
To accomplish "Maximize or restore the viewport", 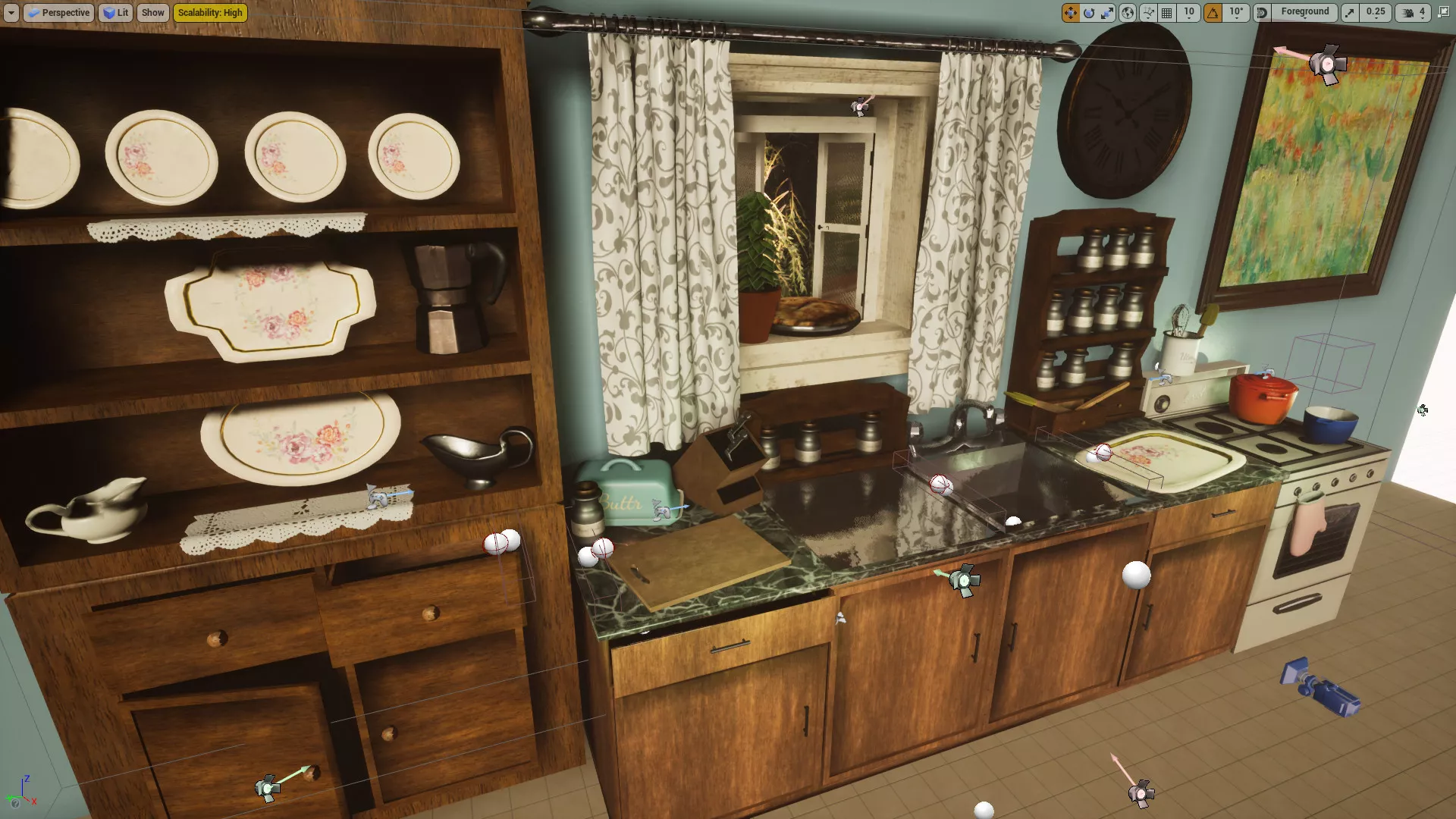I will coord(1443,13).
